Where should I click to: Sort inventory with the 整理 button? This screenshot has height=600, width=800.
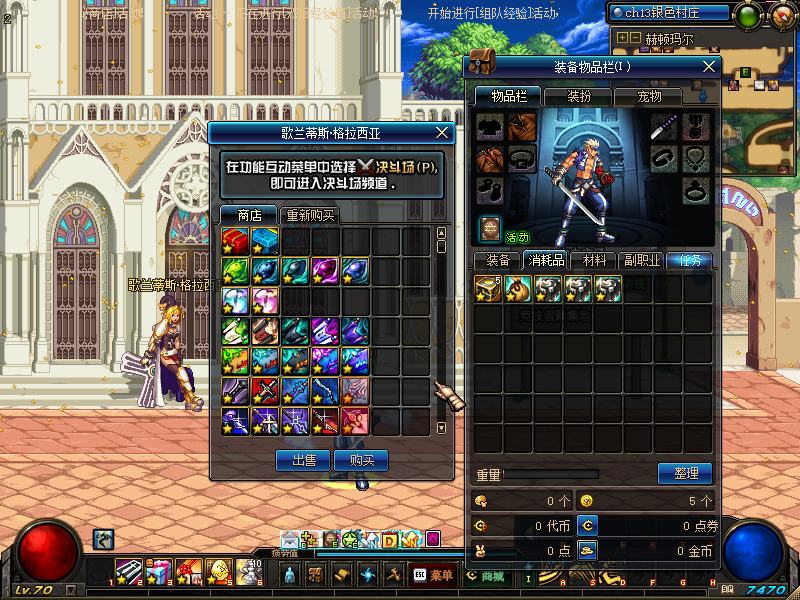click(685, 473)
